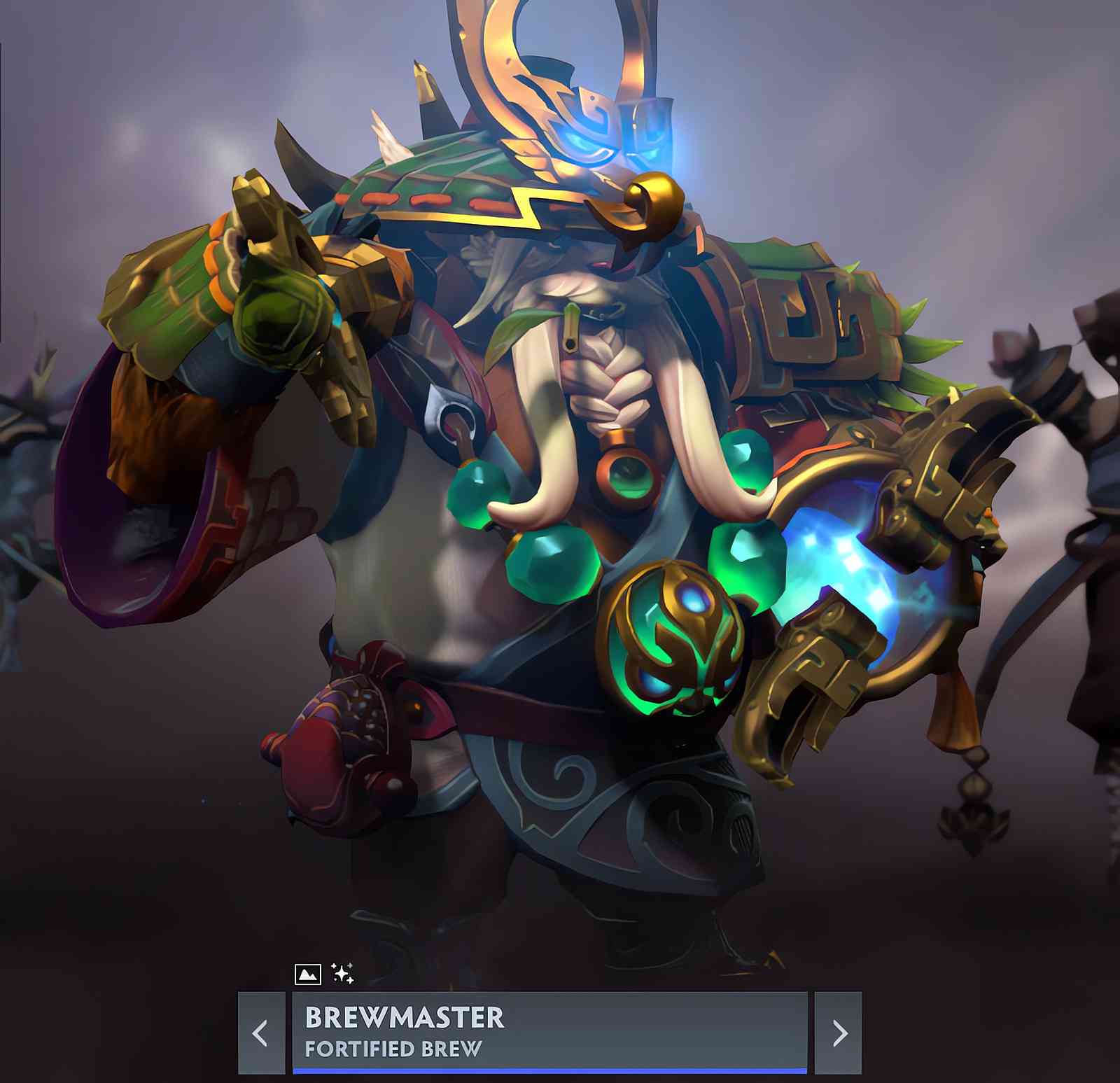Toggle the landscape picture view icon

click(308, 974)
